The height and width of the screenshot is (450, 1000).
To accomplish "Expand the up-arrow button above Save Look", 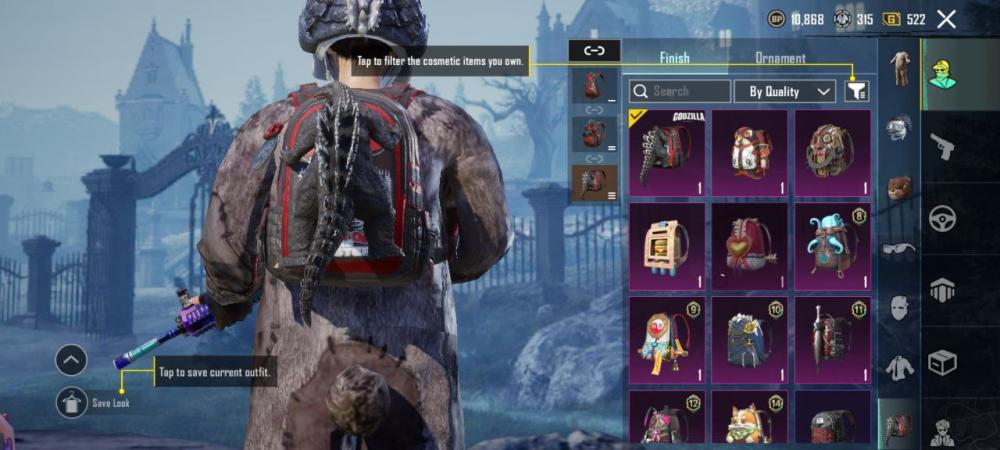I will (71, 359).
